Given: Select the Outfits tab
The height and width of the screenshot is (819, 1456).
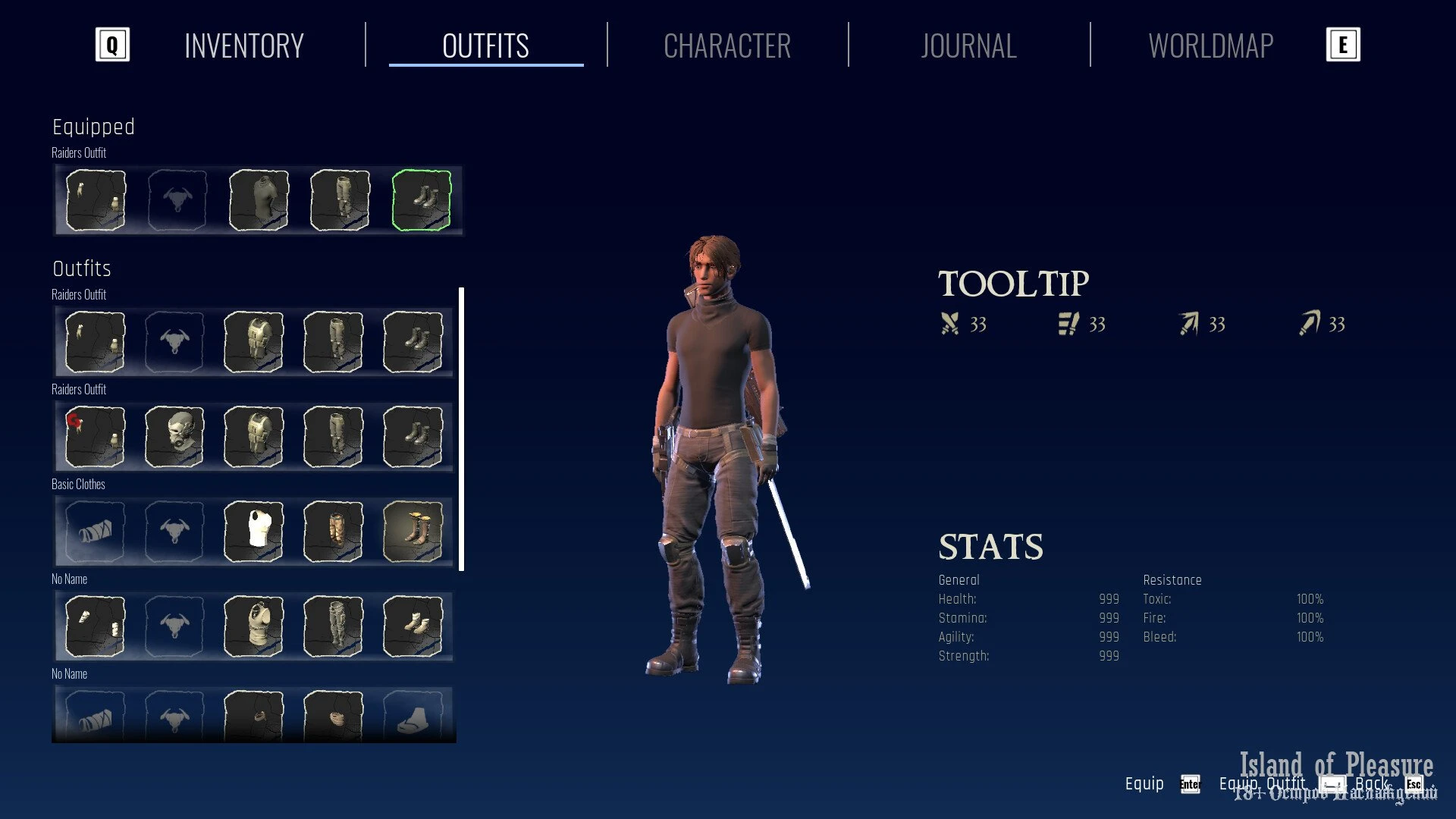Looking at the screenshot, I should pos(485,46).
